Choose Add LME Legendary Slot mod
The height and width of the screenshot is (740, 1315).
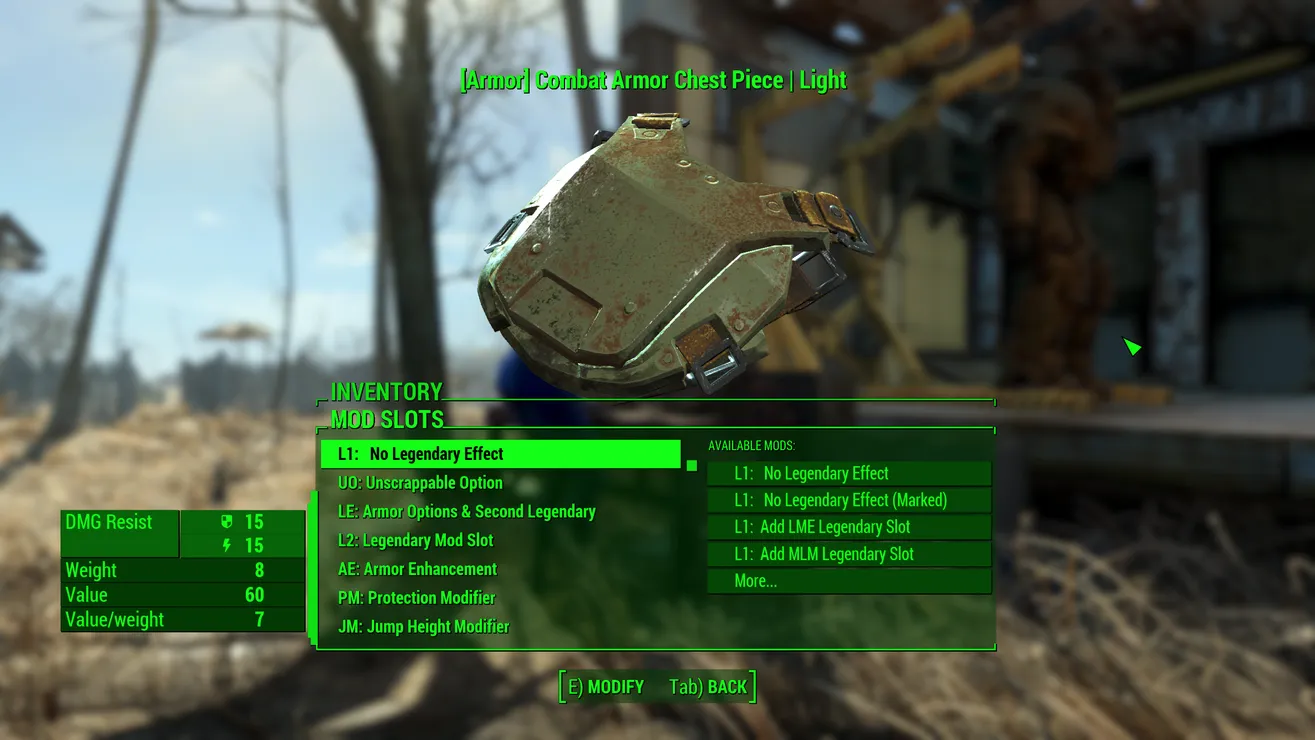[x=849, y=527]
